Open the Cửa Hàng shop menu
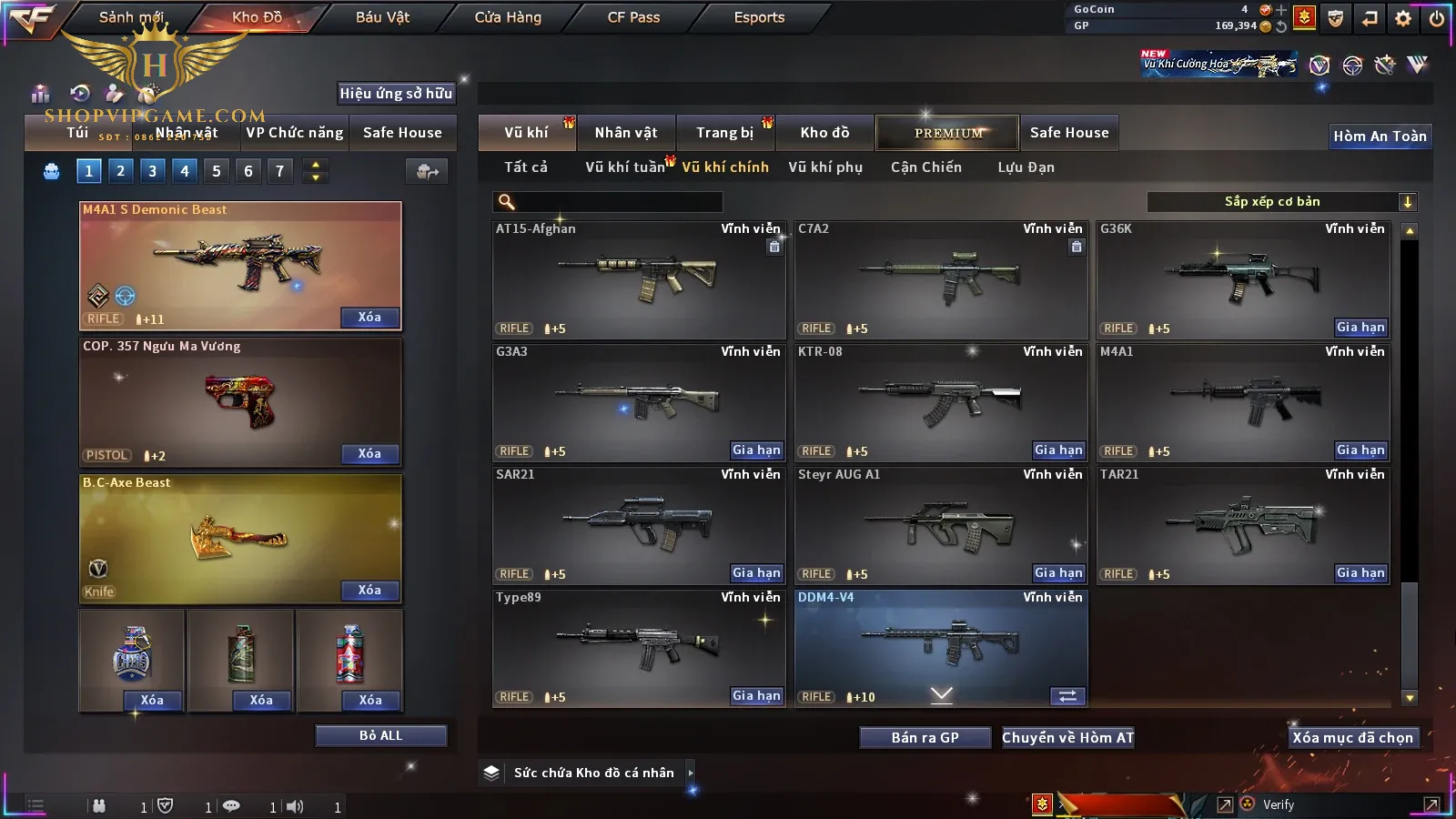Image resolution: width=1456 pixels, height=819 pixels. 508,17
